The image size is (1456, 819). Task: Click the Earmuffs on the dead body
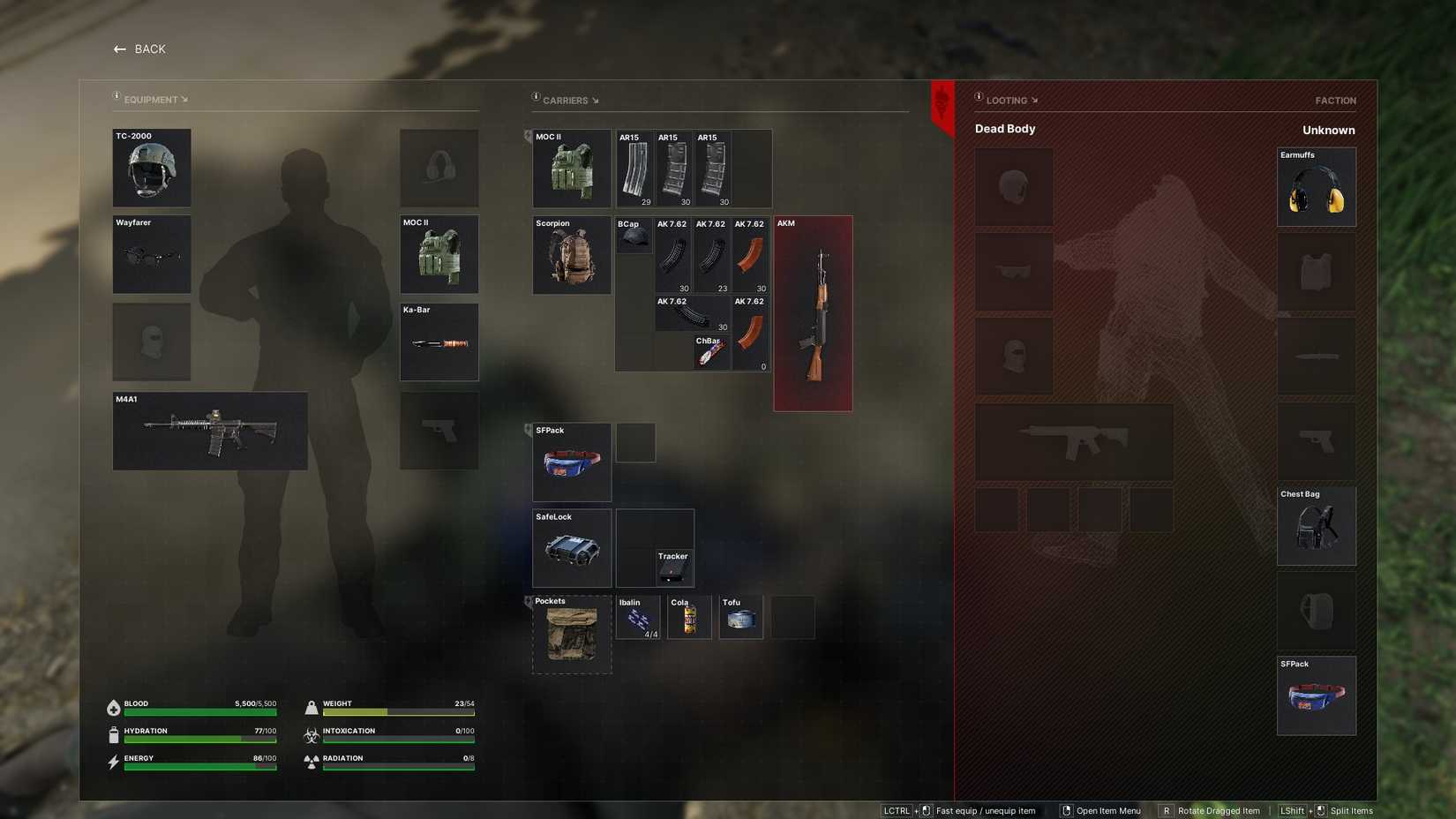pyautogui.click(x=1316, y=187)
